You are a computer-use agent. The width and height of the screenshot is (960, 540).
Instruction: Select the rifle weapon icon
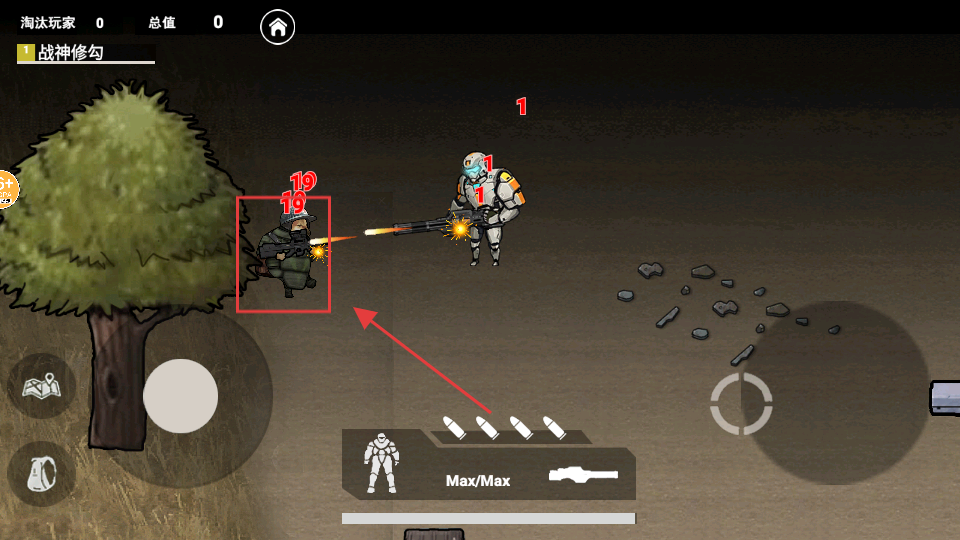583,475
